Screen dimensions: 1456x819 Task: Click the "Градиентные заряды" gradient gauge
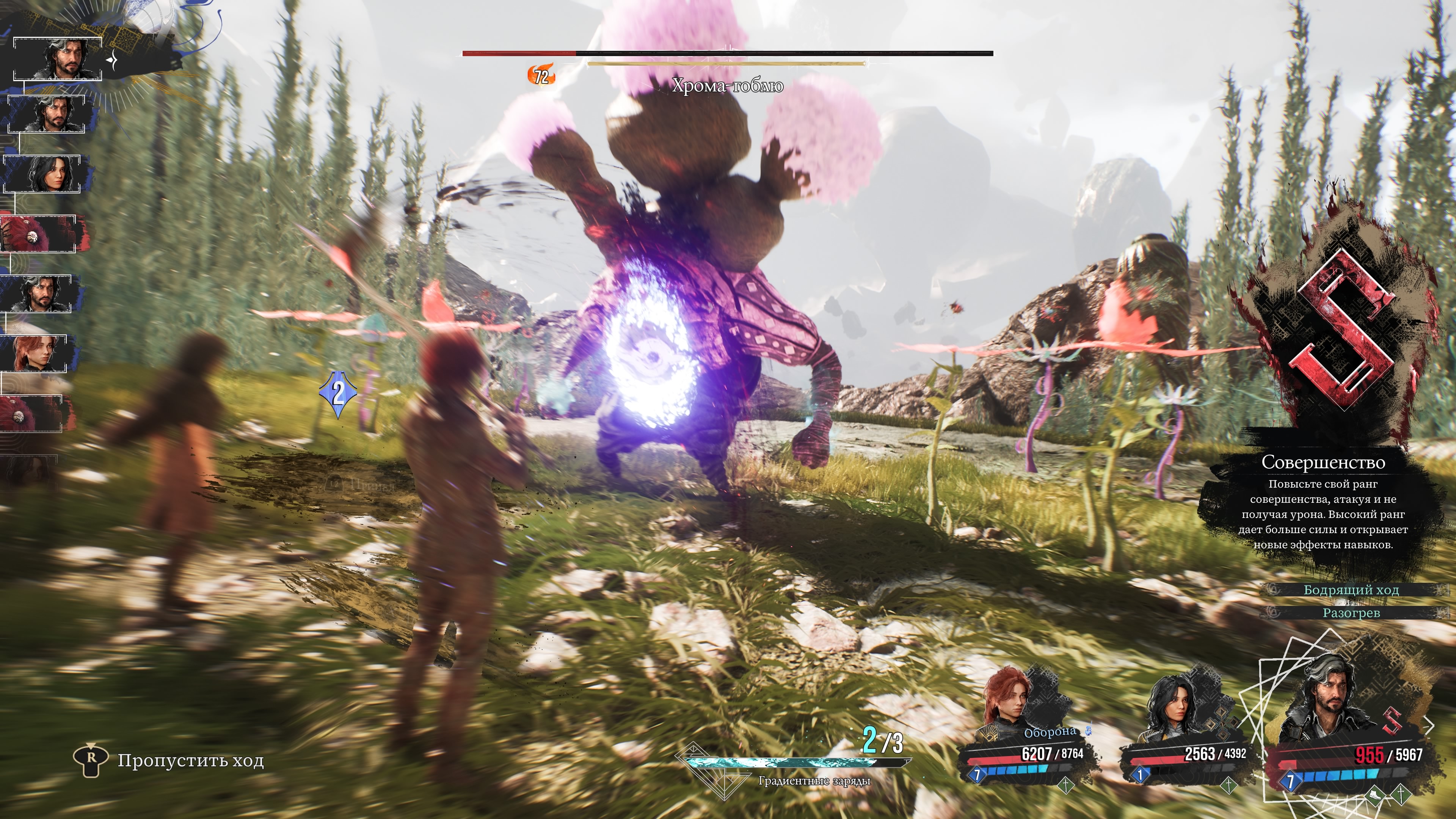tap(797, 764)
